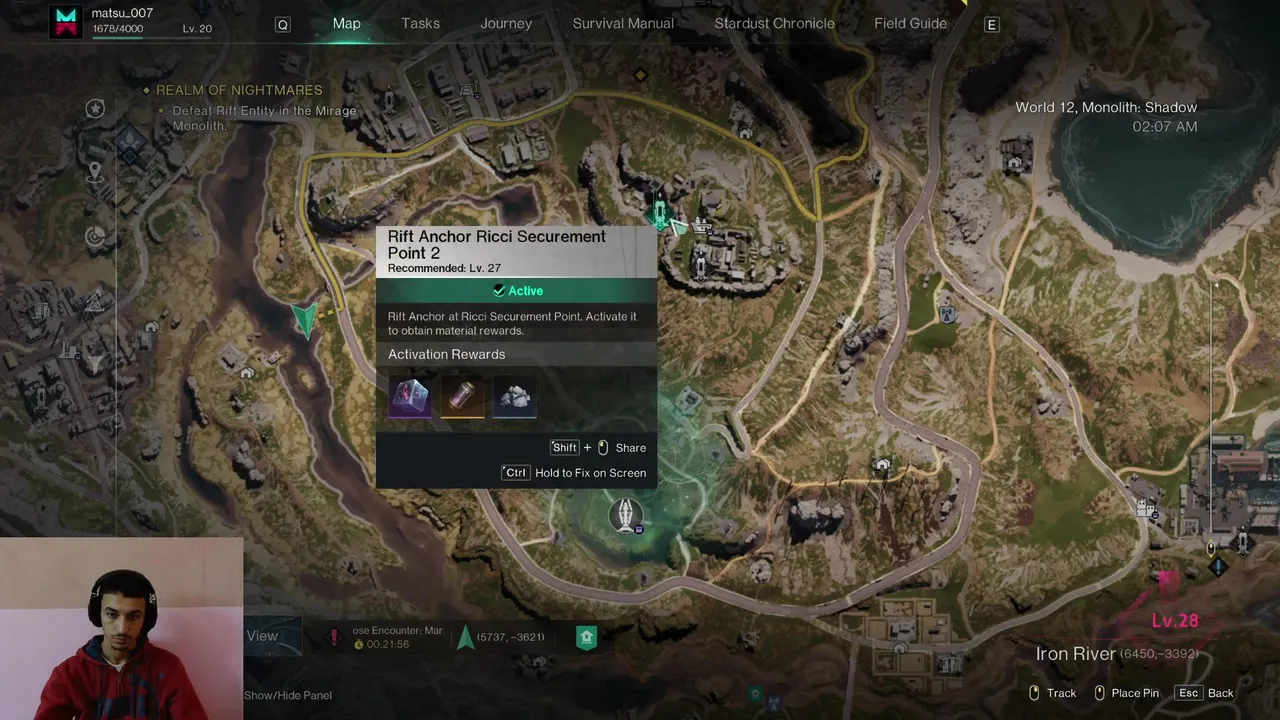Center on the green player arrow coordinates

[466, 637]
